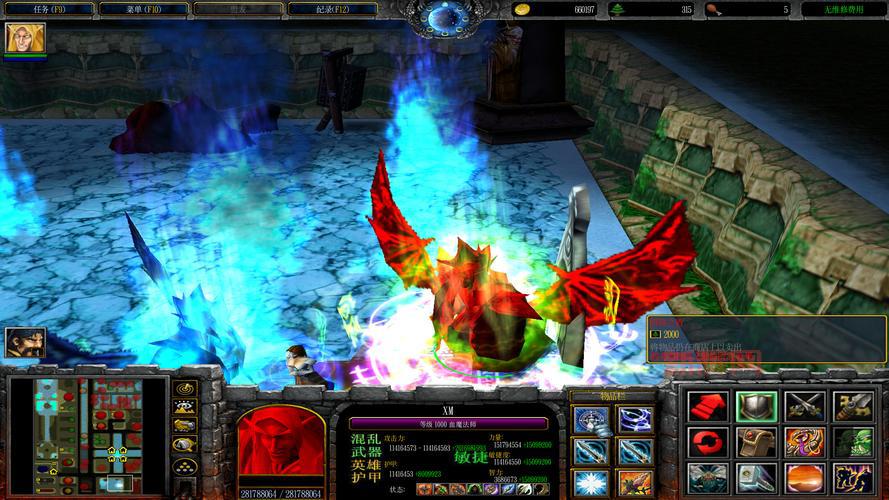Viewport: 889px width, 500px height.
Task: Use the crosshair target inventory item
Action: coord(590,419)
